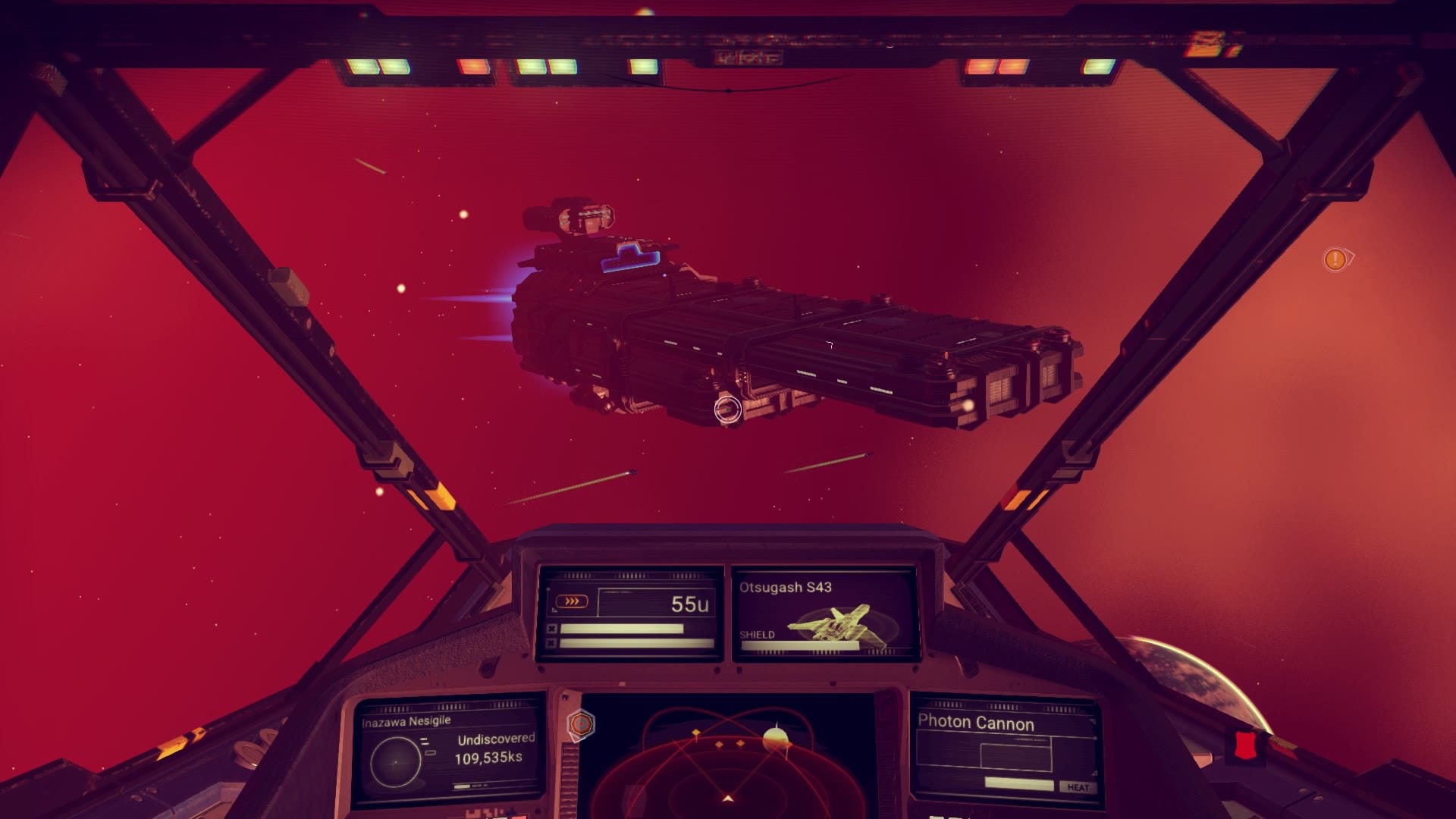
Task: Click the orange exclamation alert marker
Action: (x=1335, y=259)
